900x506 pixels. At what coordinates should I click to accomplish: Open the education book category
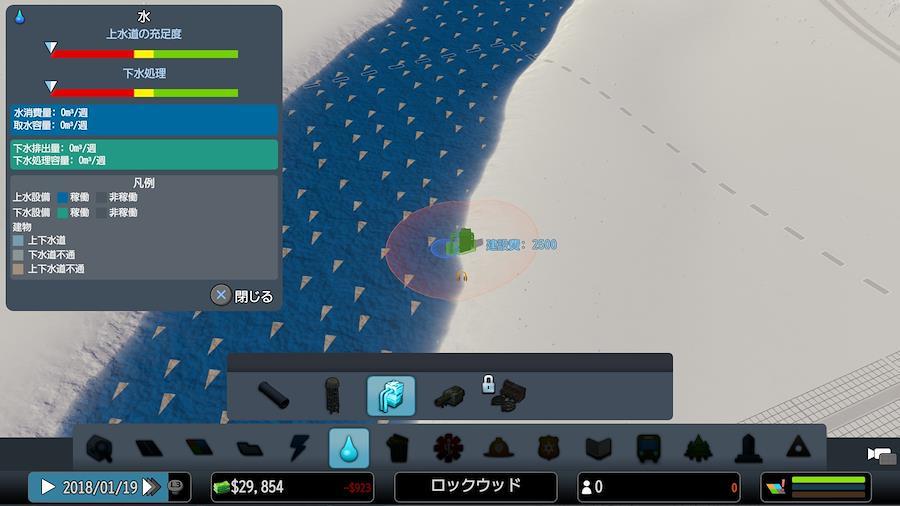click(x=598, y=448)
